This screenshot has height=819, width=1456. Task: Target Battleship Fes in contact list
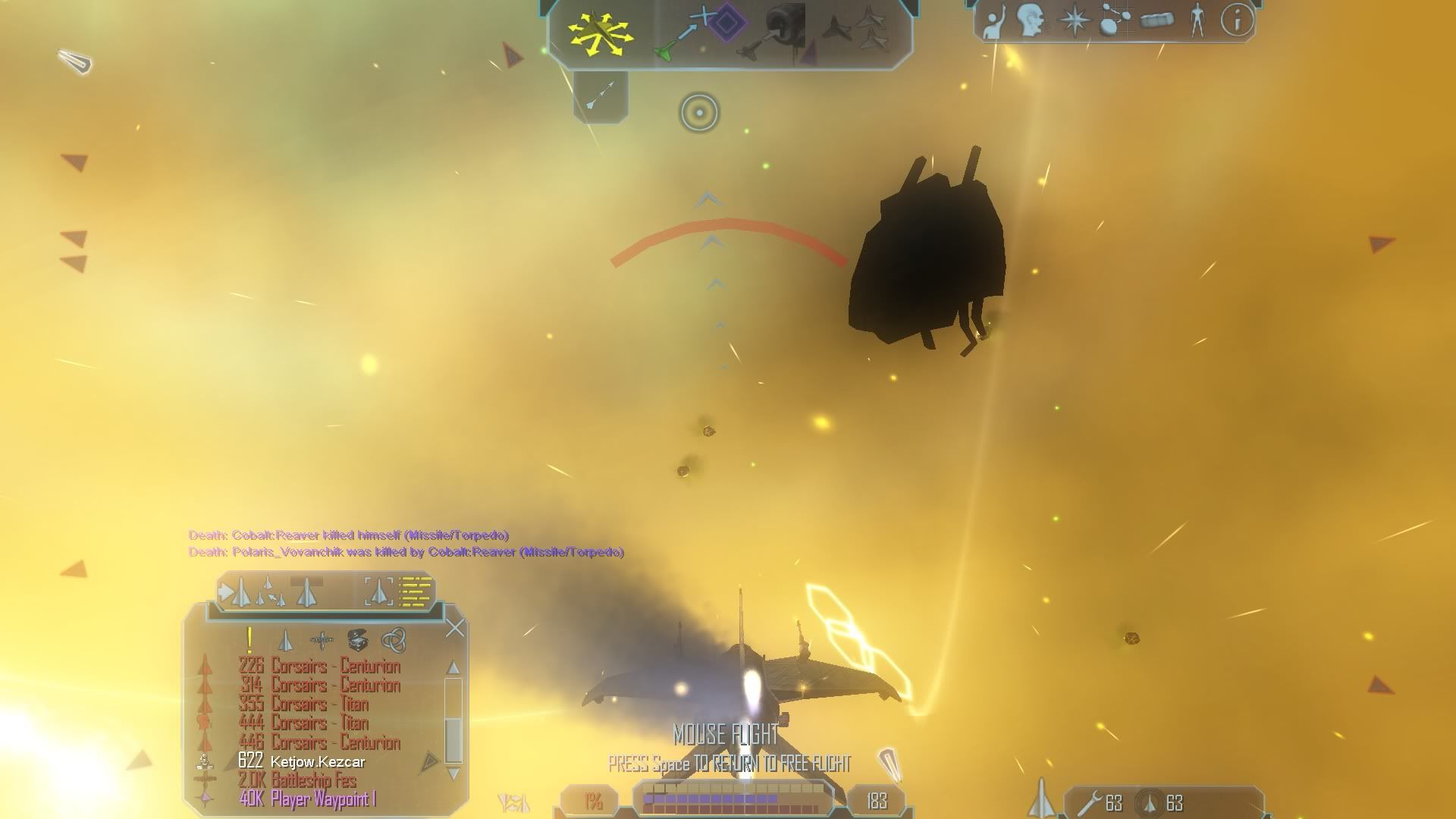pos(313,780)
